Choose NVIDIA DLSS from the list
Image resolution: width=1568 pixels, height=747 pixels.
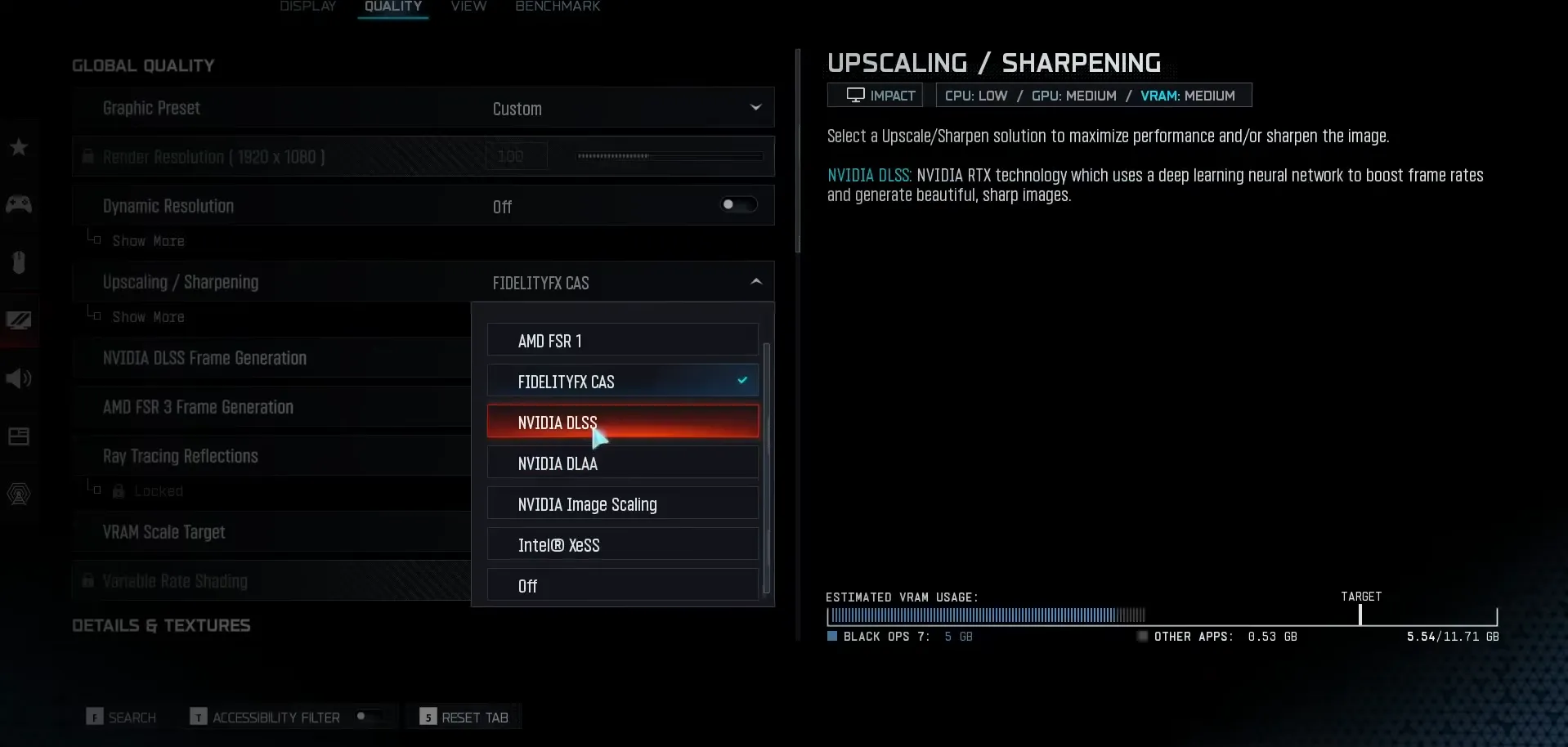tap(622, 422)
